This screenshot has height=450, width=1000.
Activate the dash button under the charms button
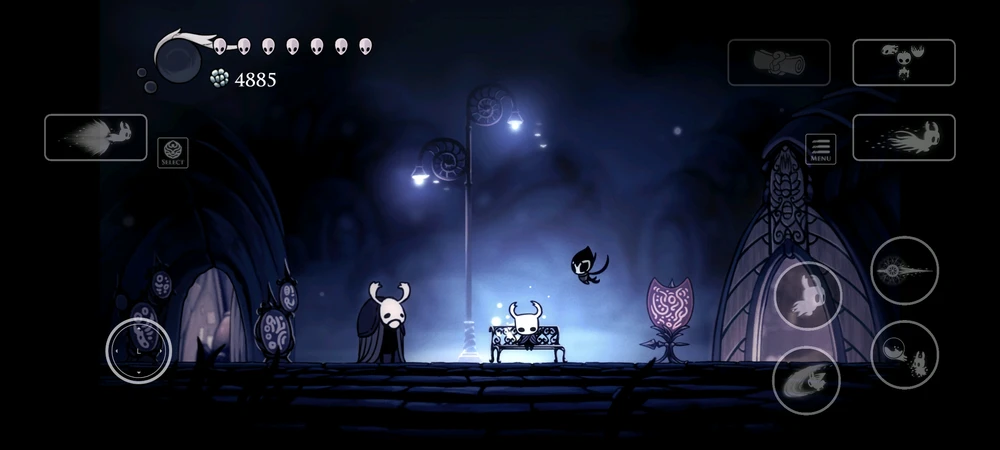pos(903,137)
